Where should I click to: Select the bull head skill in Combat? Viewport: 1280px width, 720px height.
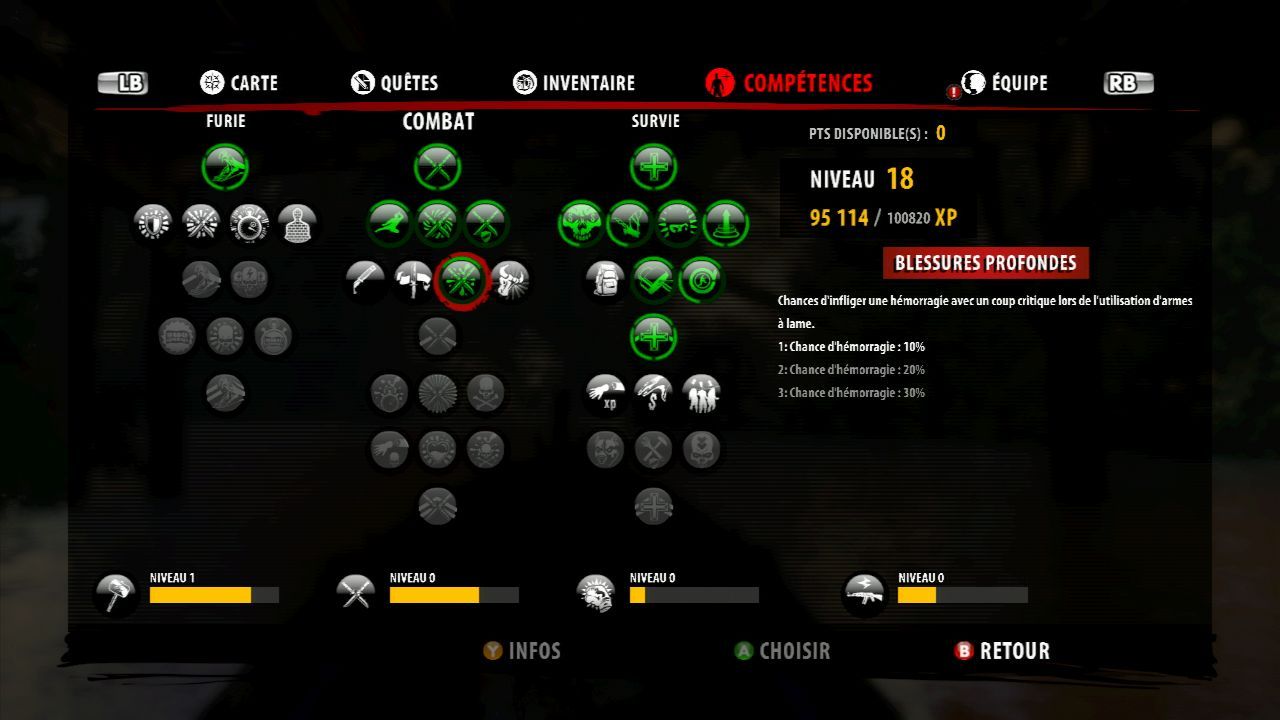click(x=510, y=280)
